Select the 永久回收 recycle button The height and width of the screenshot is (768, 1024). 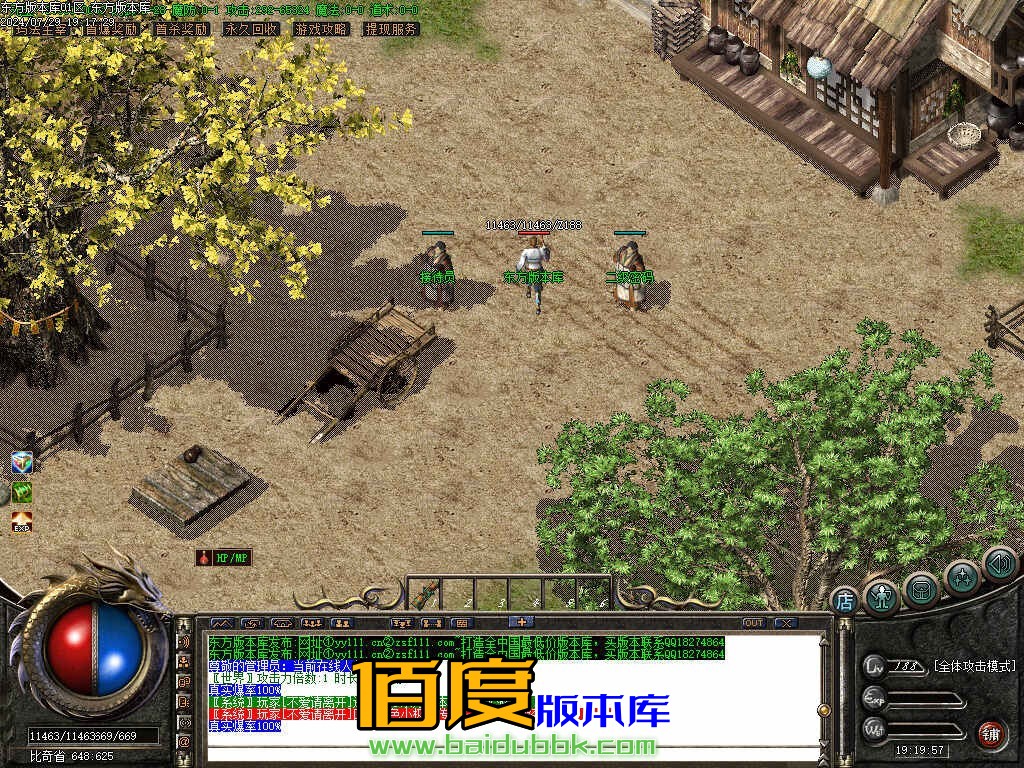[251, 30]
